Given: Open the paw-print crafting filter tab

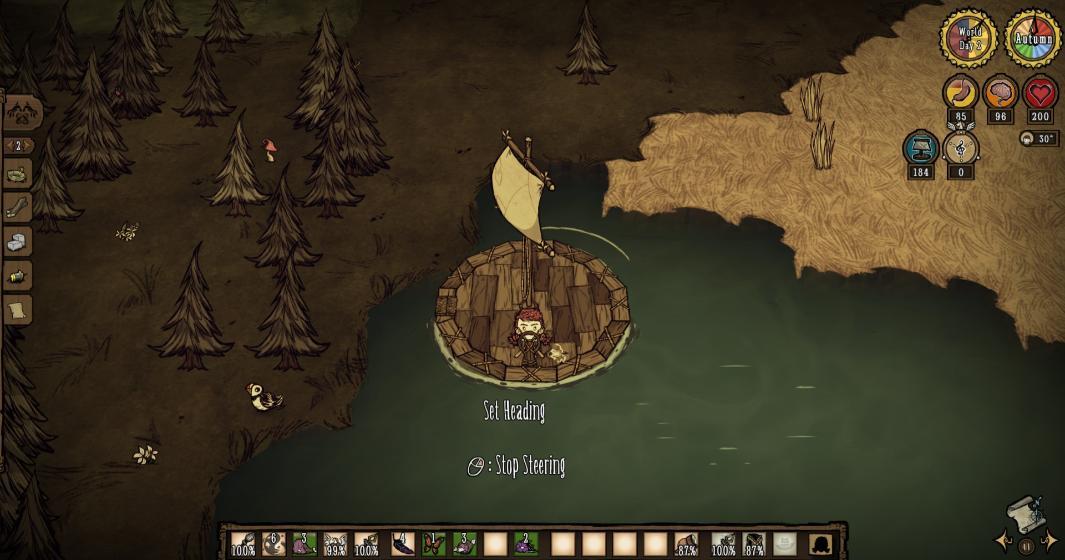Looking at the screenshot, I should [x=23, y=112].
